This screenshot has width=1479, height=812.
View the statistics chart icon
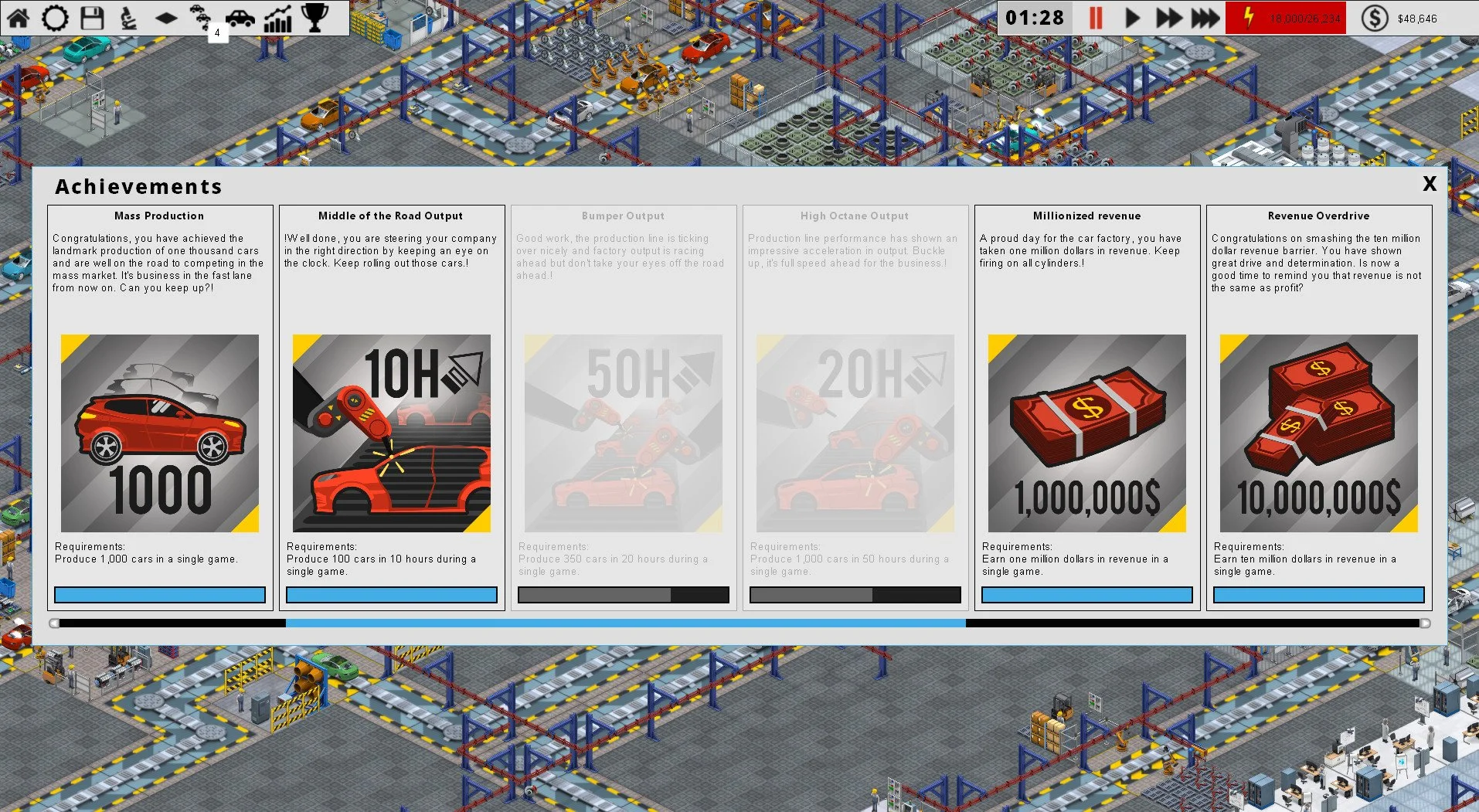point(277,17)
